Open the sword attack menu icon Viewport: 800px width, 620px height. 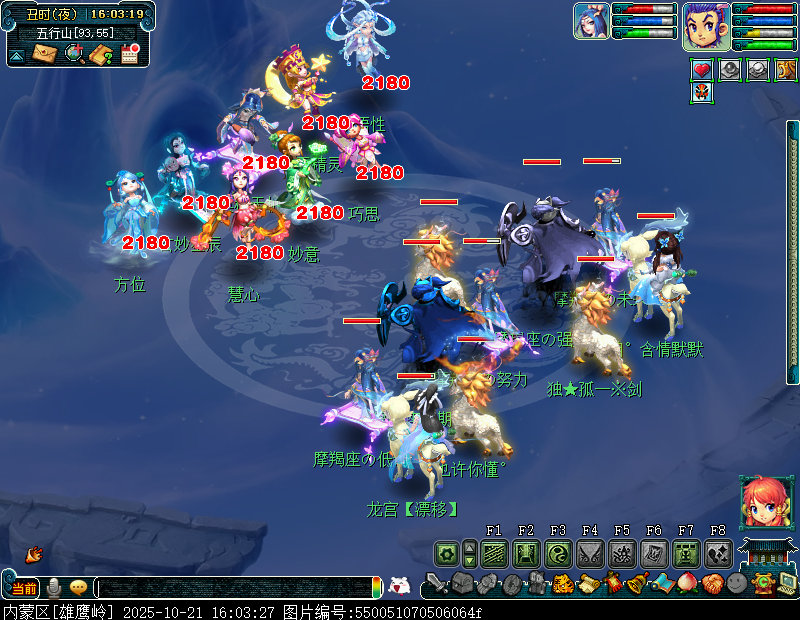(x=435, y=584)
